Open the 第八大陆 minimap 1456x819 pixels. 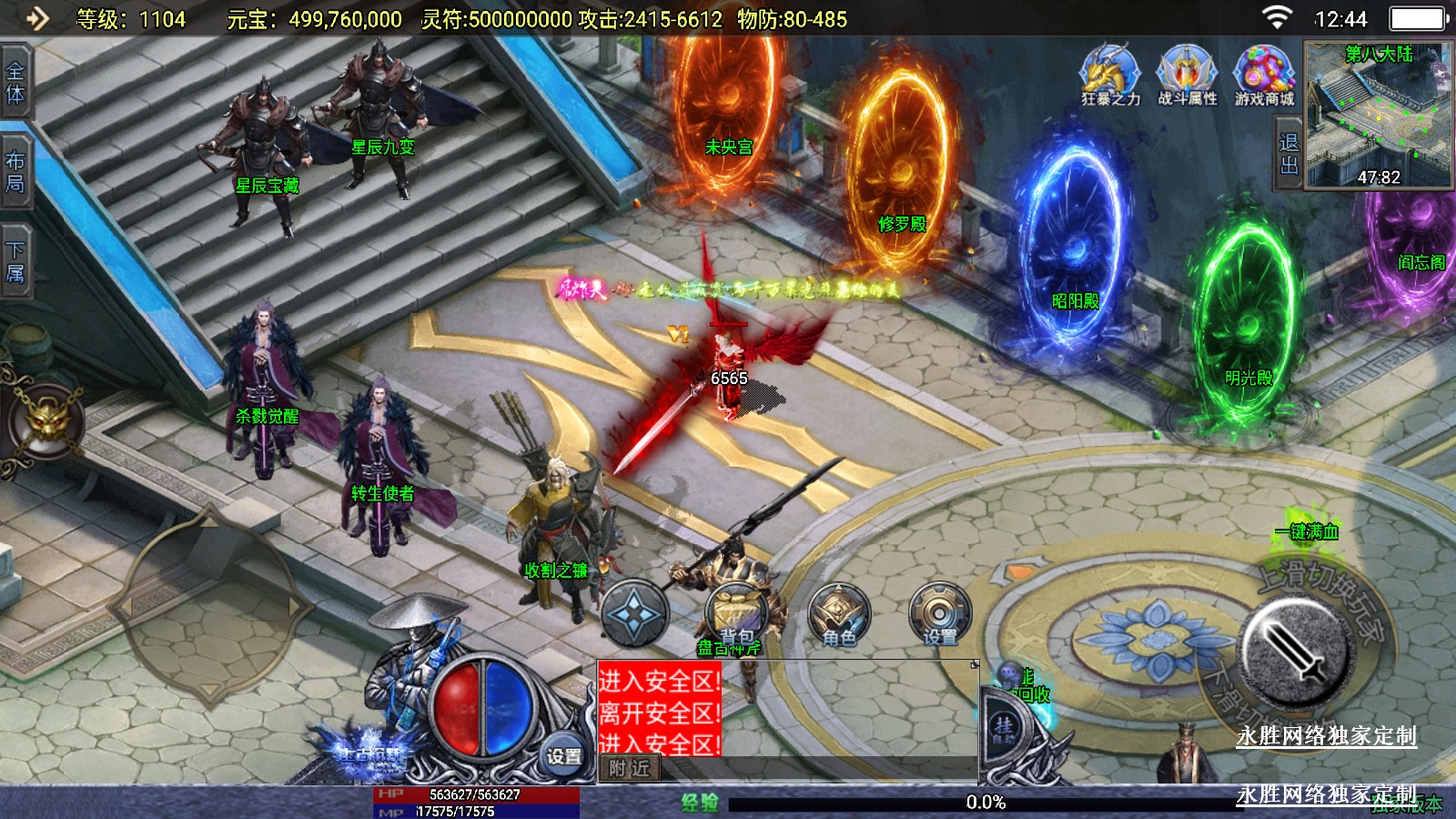(1379, 116)
